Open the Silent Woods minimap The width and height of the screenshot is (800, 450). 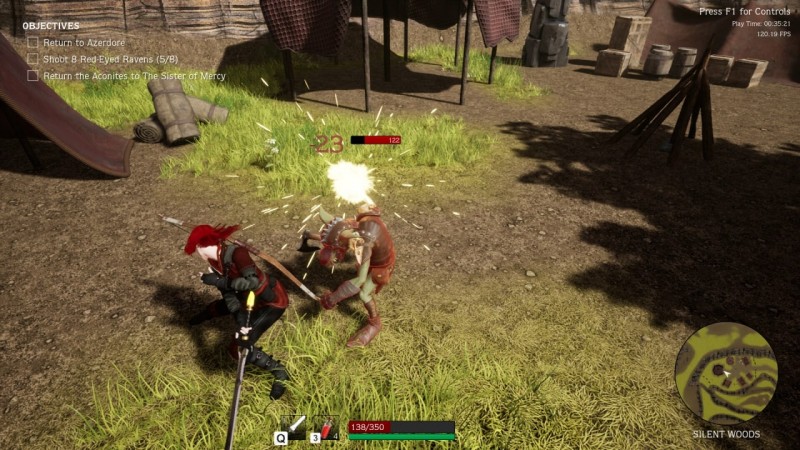pyautogui.click(x=725, y=372)
